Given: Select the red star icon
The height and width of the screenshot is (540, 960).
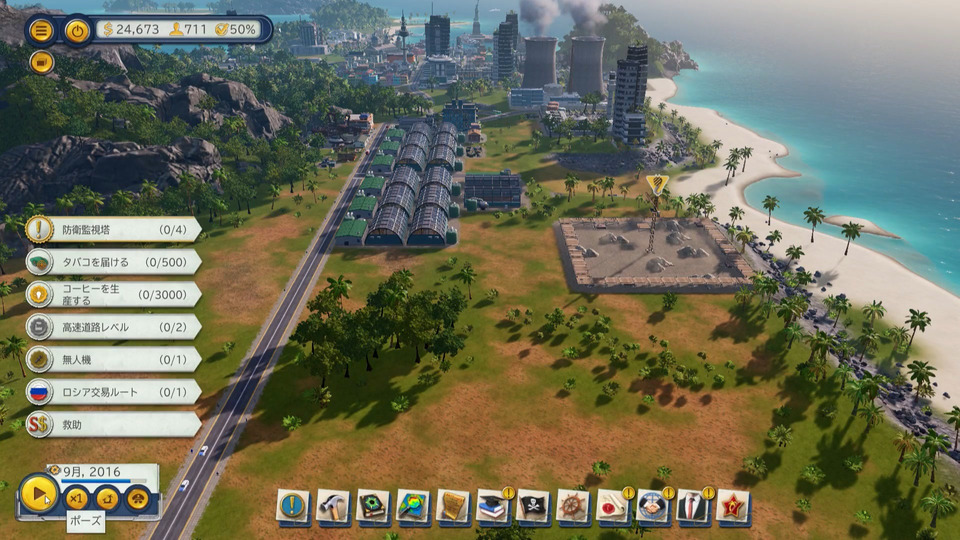Looking at the screenshot, I should [x=733, y=506].
